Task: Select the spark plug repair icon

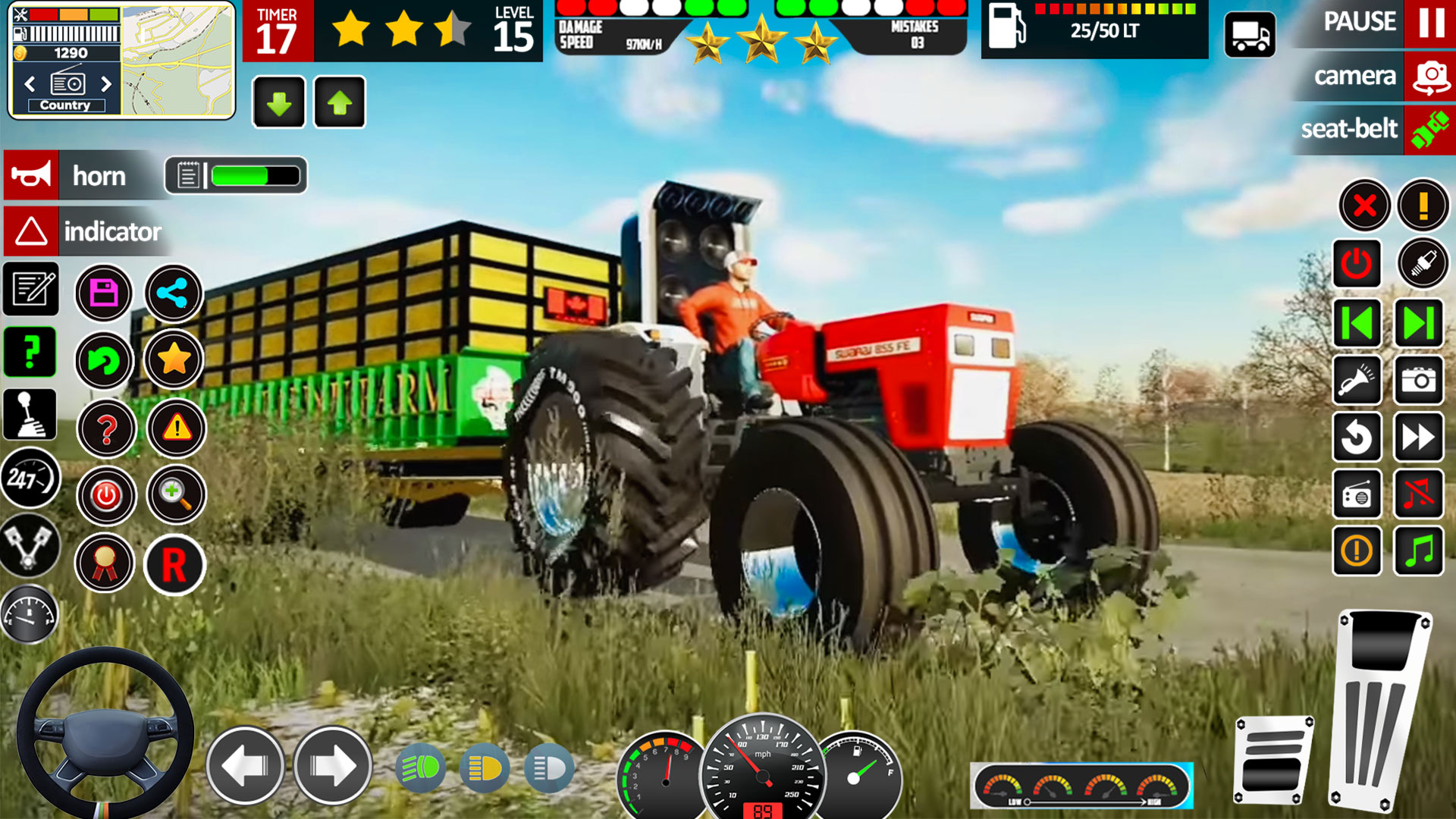Action: click(1420, 263)
